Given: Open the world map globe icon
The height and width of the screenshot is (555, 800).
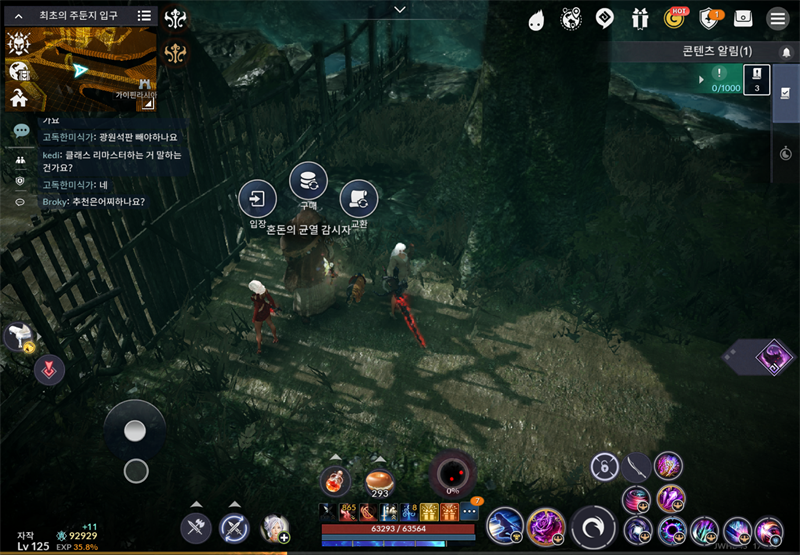Looking at the screenshot, I should pos(571,18).
